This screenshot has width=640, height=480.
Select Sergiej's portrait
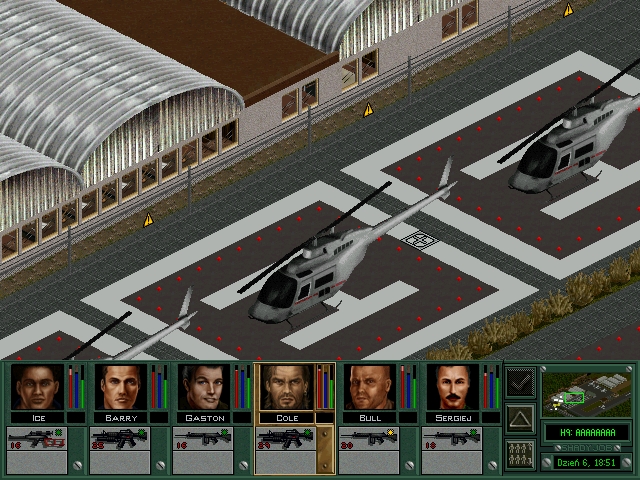pos(453,387)
